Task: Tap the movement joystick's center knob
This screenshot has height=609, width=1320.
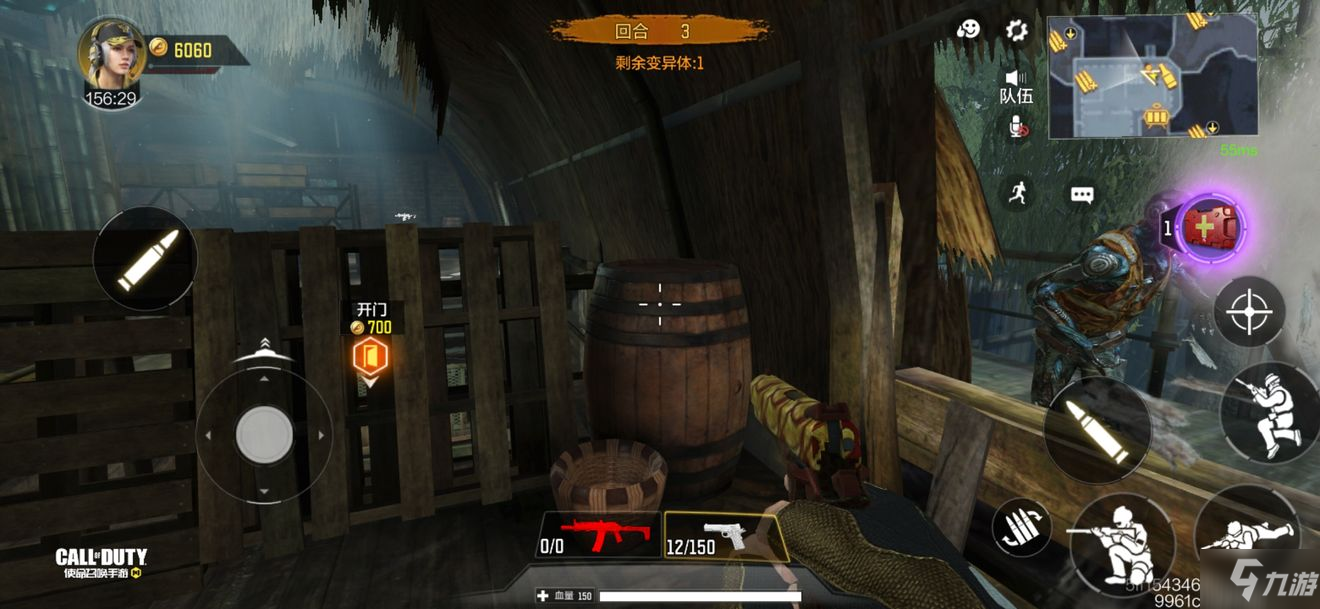Action: click(x=264, y=435)
